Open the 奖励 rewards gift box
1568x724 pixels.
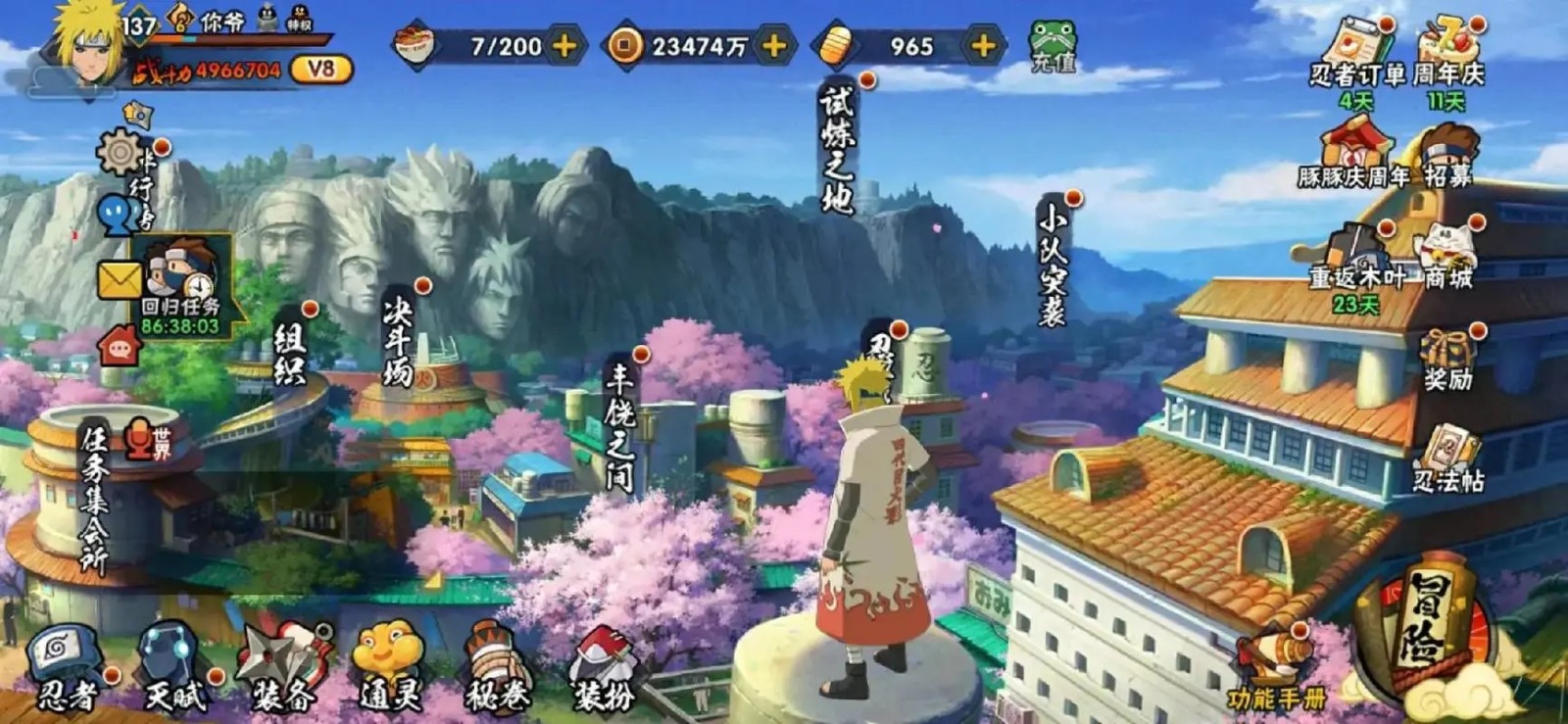tap(1448, 359)
